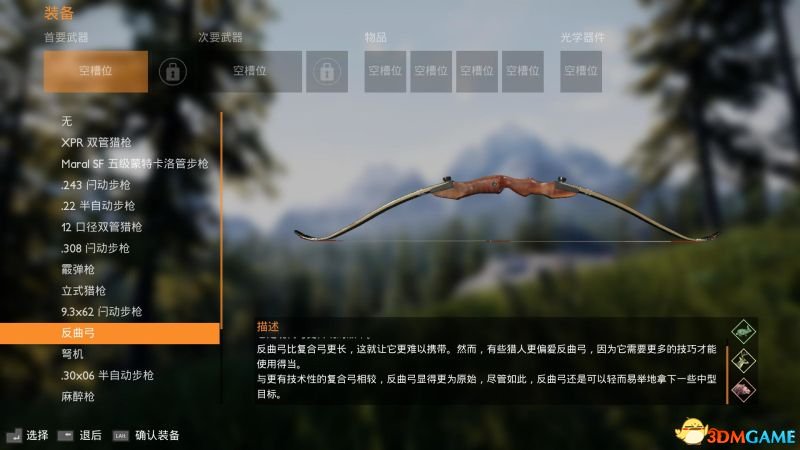Select the .30x06 半自动步枪
Viewport: 800px width, 450px height.
click(108, 375)
